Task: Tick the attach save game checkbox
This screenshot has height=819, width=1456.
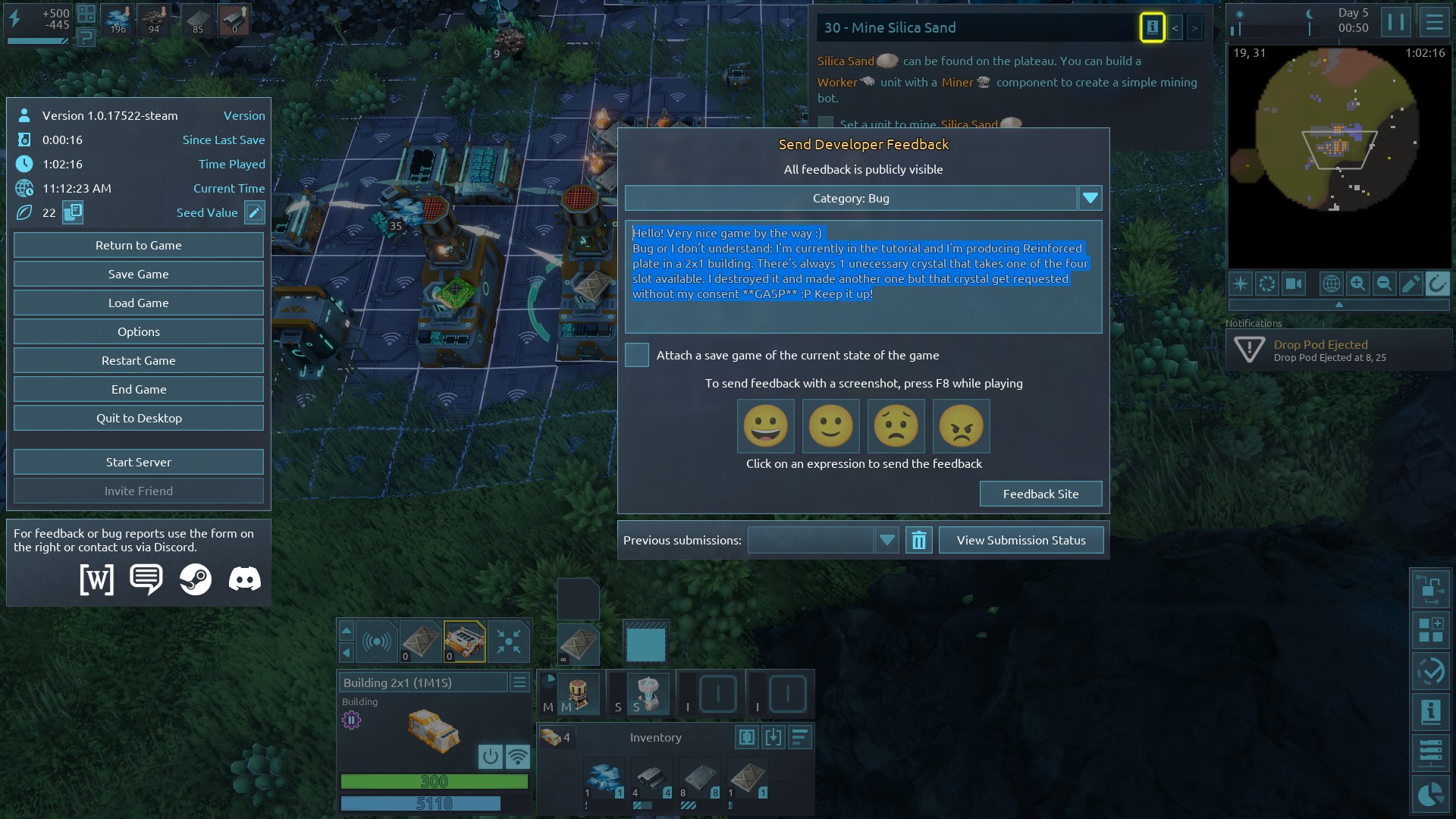Action: point(637,355)
